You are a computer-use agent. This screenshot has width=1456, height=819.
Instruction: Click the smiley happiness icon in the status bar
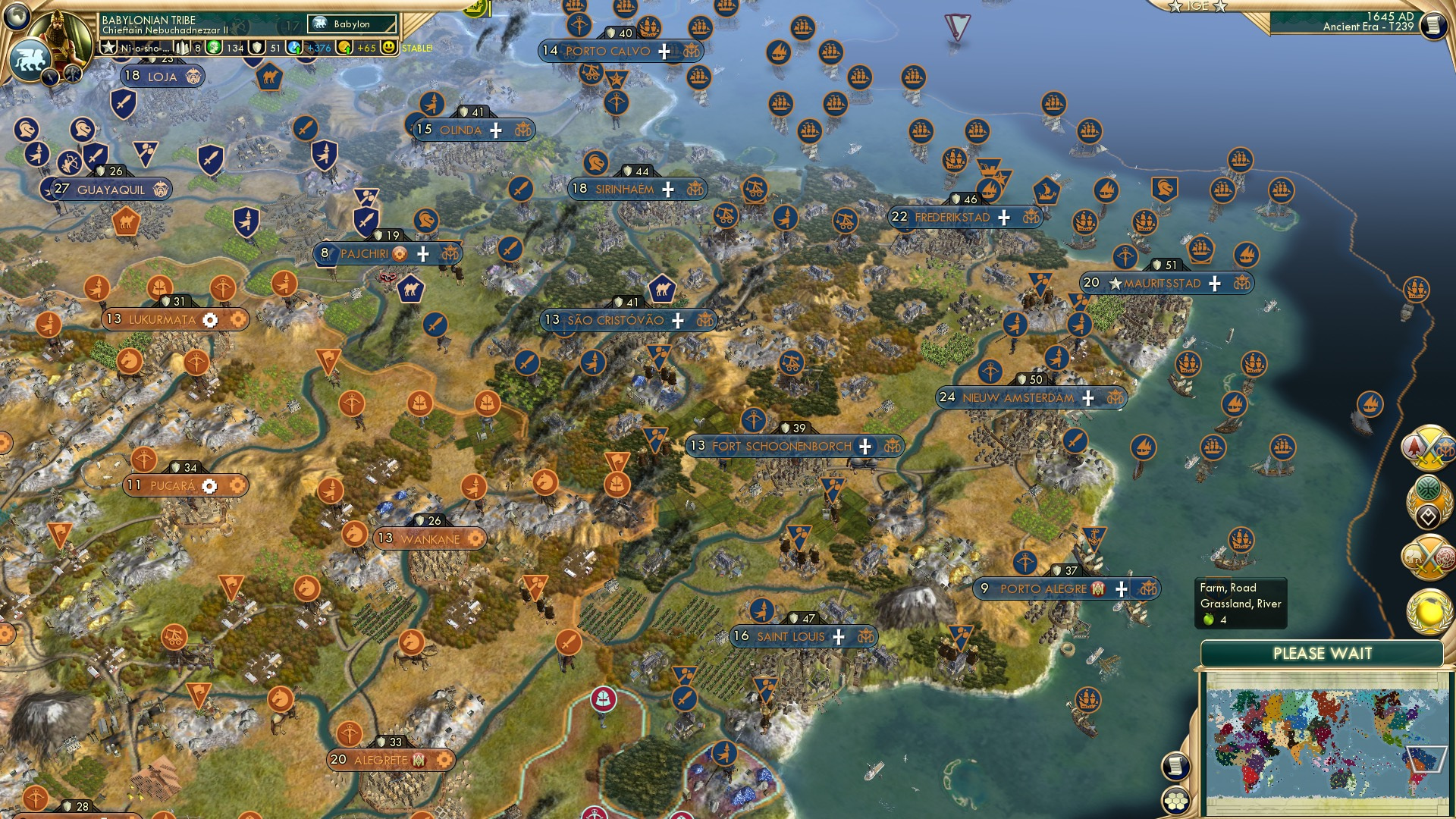tap(389, 47)
